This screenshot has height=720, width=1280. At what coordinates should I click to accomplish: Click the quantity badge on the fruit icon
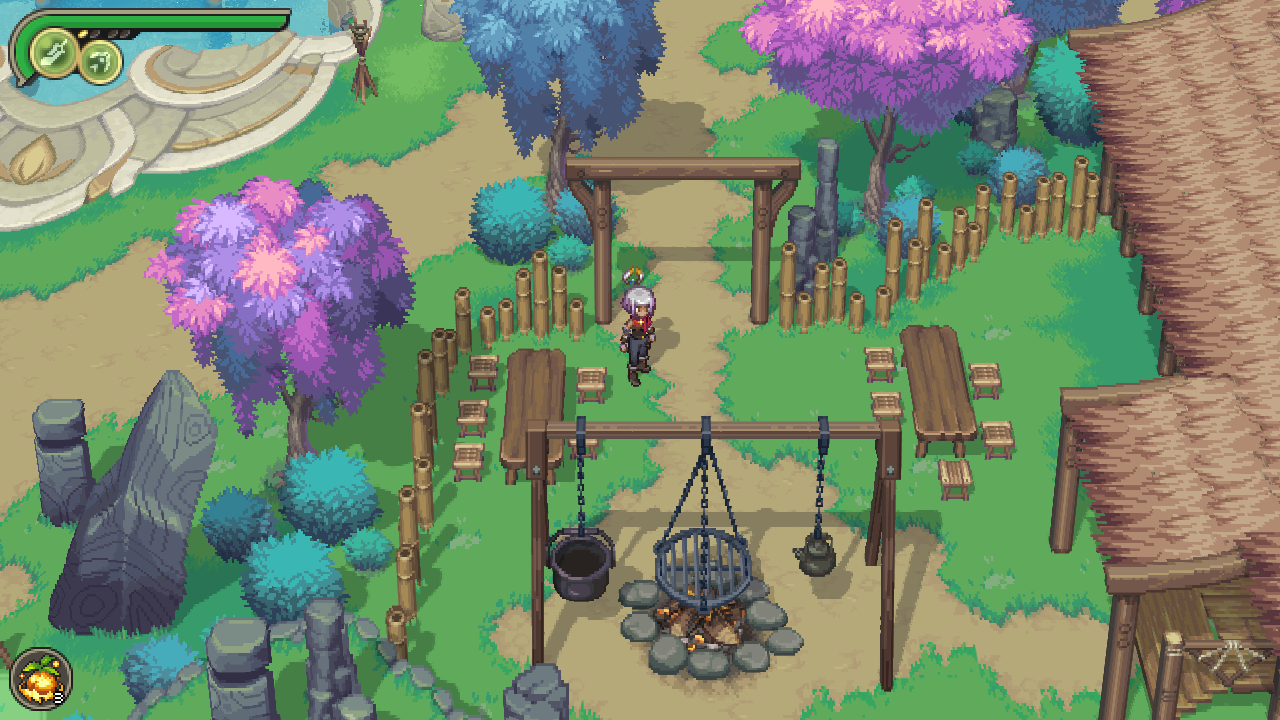[x=58, y=697]
